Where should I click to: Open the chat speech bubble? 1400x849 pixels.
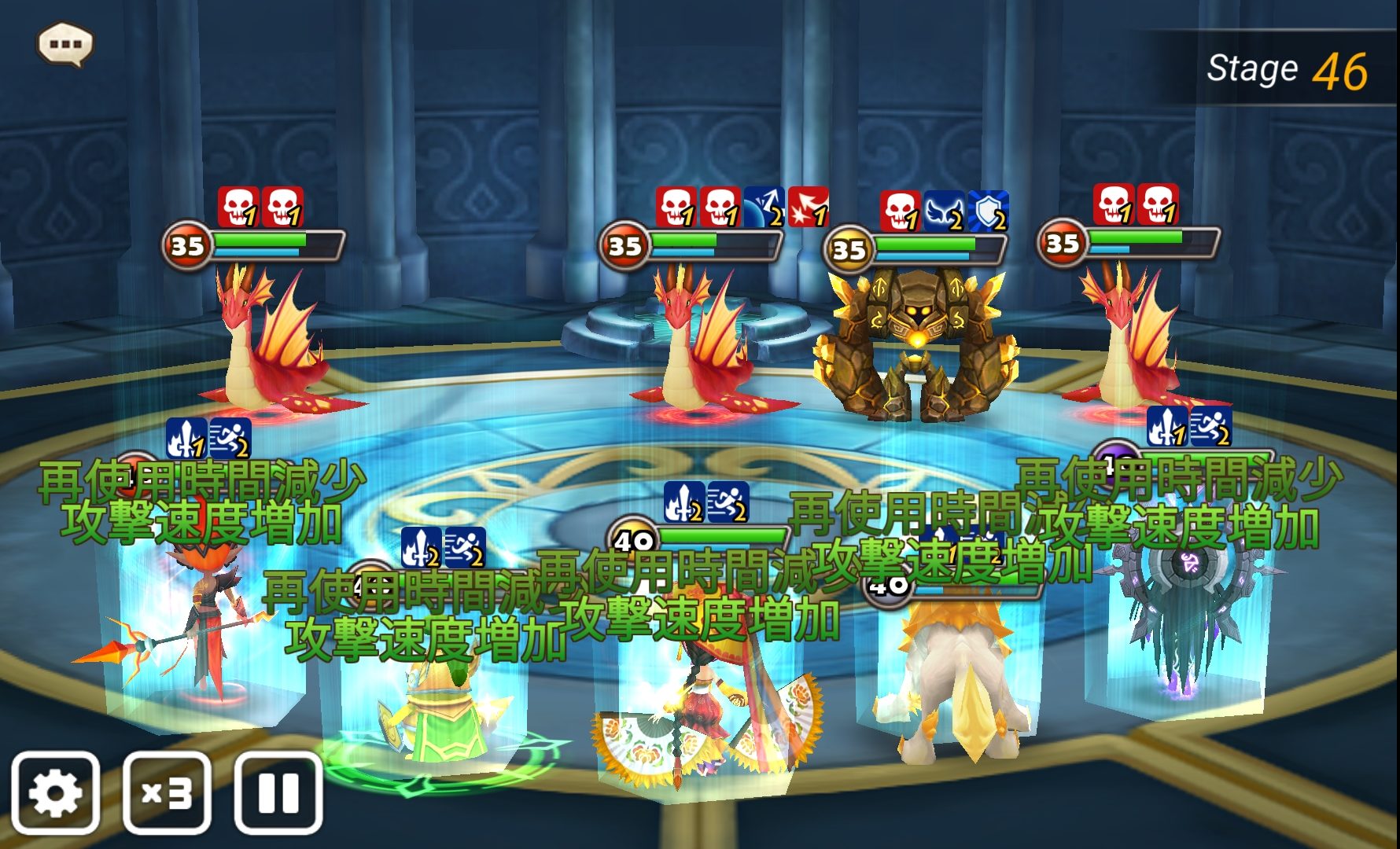pyautogui.click(x=65, y=44)
